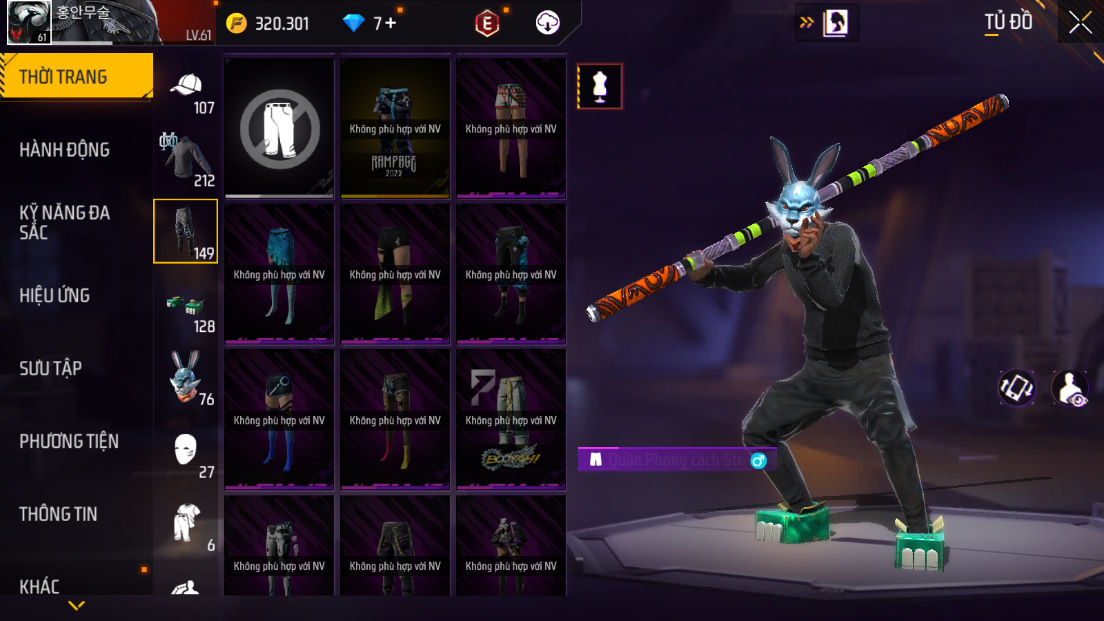Switch to the Hành Động category
This screenshot has width=1104, height=621.
coord(65,150)
